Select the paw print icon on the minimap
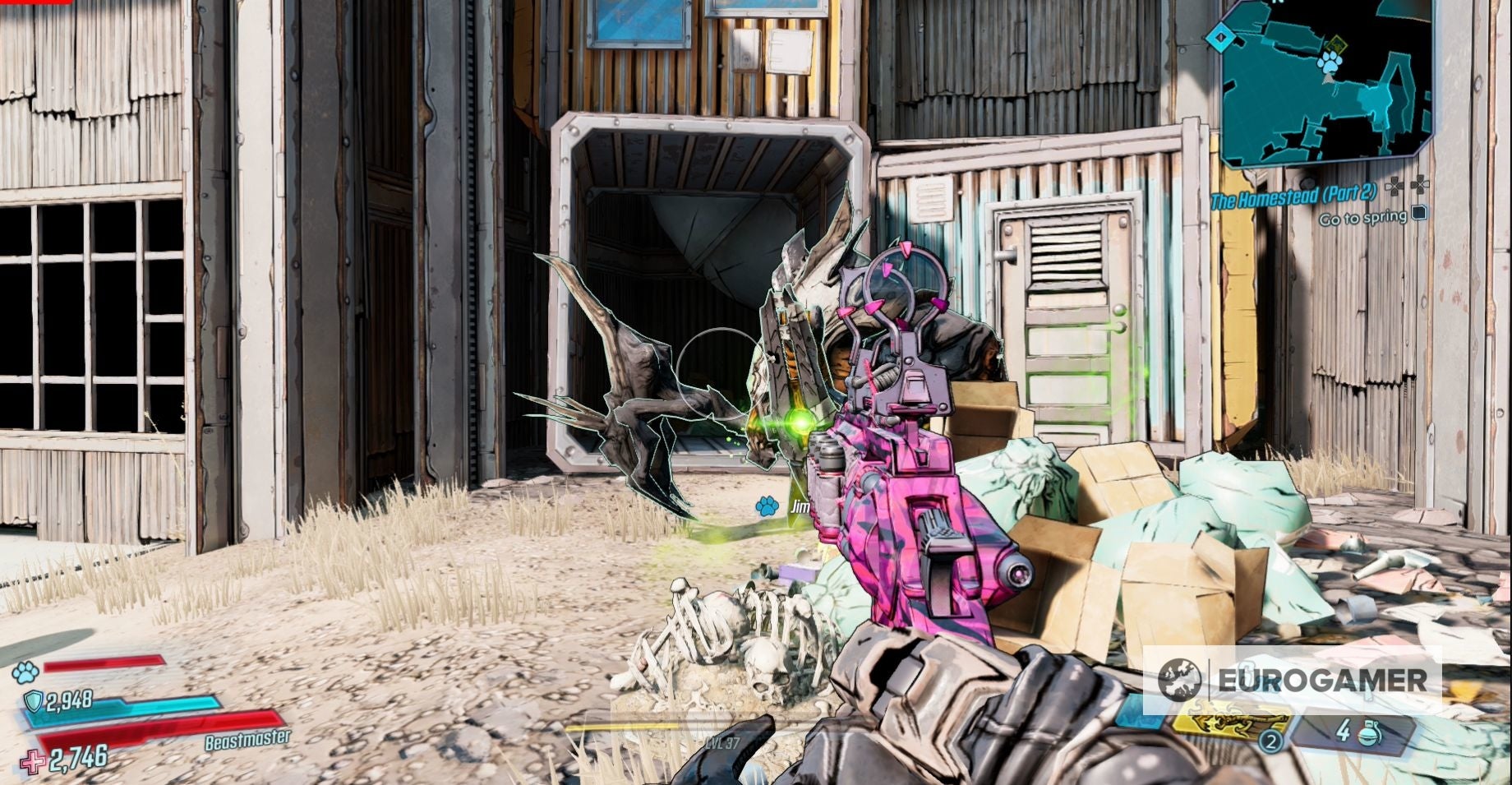Viewport: 1512px width, 785px height. click(1330, 63)
